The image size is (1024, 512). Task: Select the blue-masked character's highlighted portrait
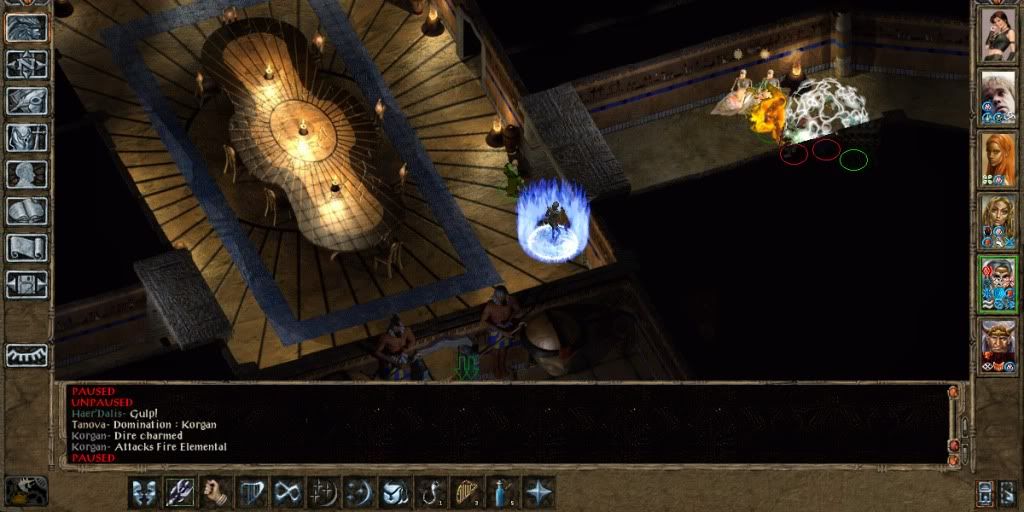(997, 284)
